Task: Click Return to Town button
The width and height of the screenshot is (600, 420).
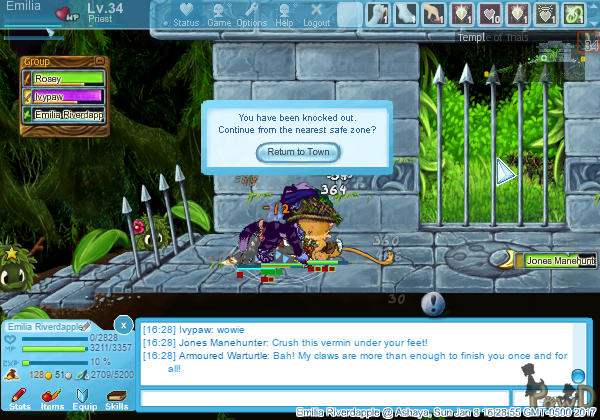Action: (x=298, y=152)
